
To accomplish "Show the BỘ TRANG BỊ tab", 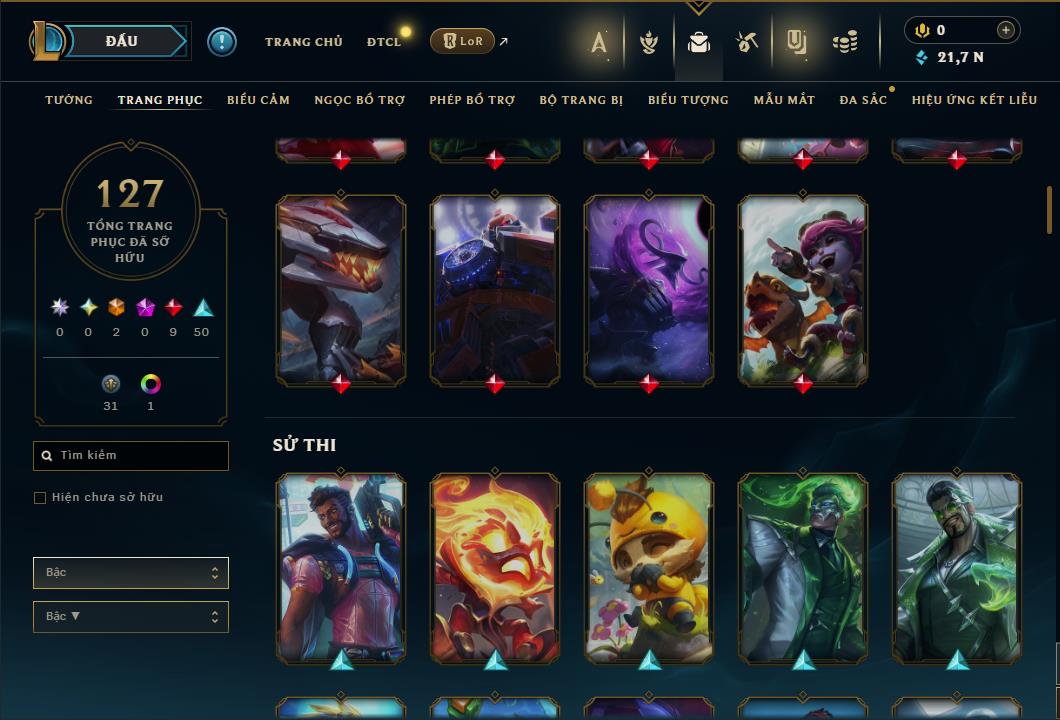I will click(581, 100).
